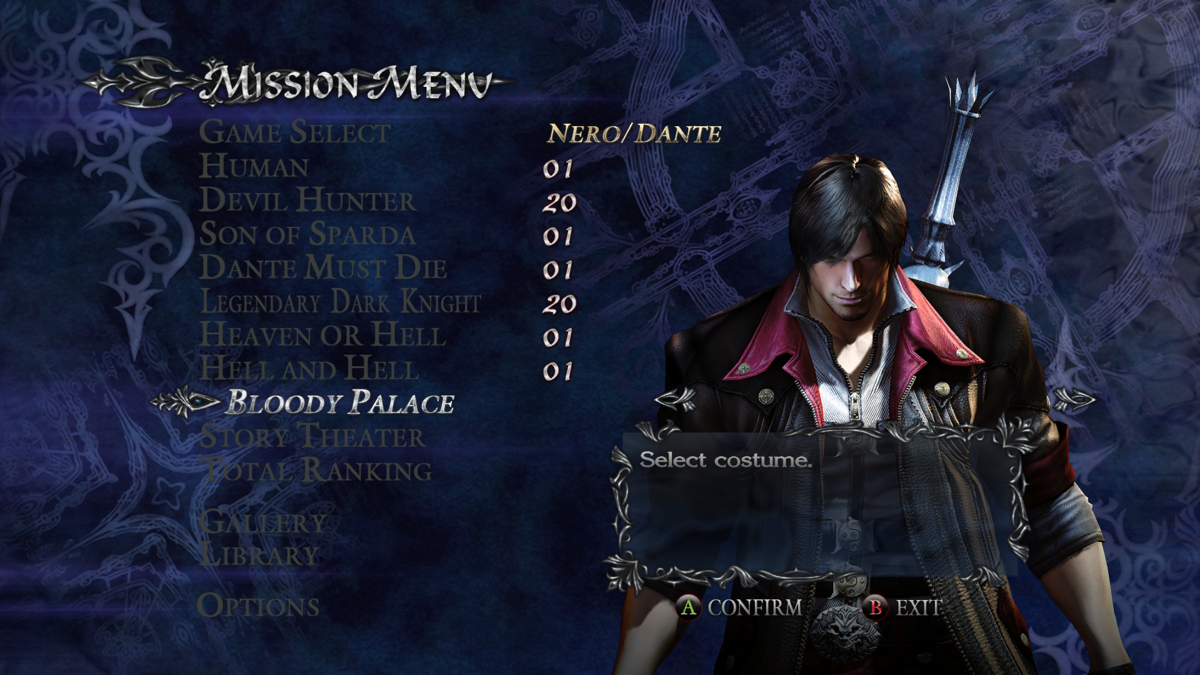This screenshot has height=675, width=1200.
Task: Select Dante Must Die difficulty
Action: 323,268
